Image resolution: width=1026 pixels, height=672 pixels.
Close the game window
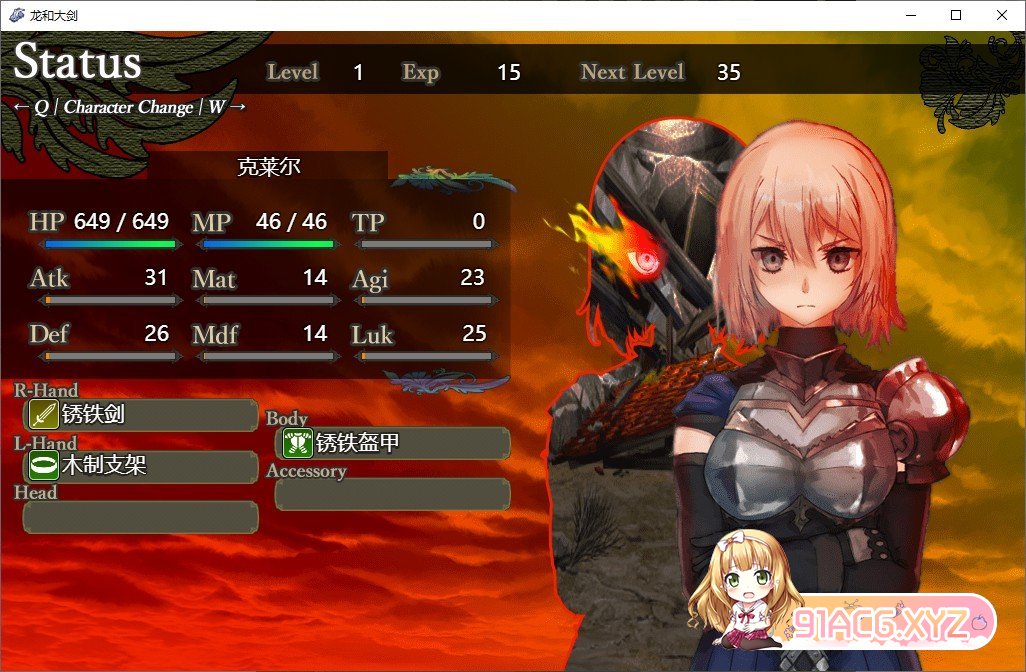pos(1002,15)
